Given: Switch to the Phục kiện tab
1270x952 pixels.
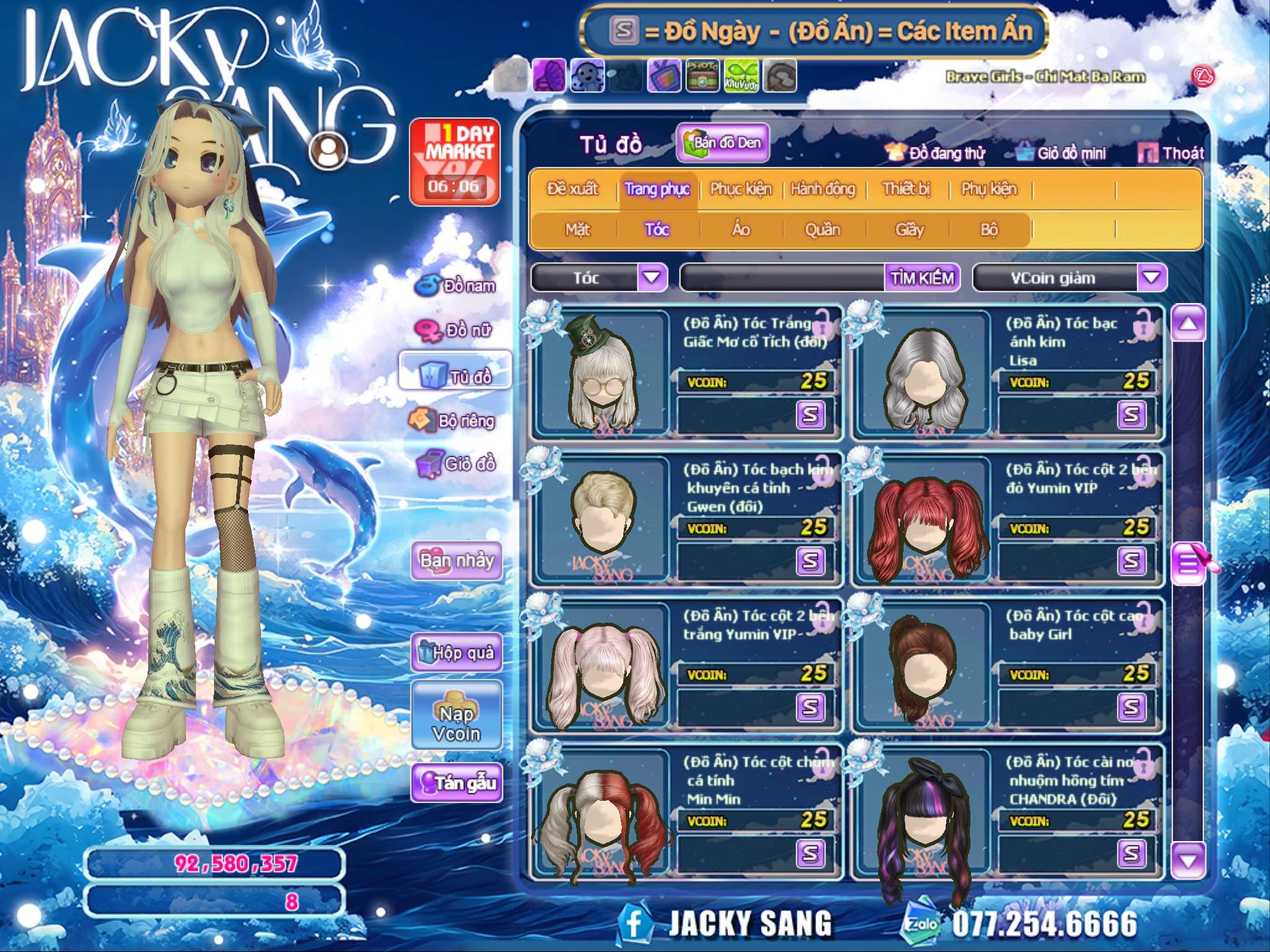Looking at the screenshot, I should click(x=740, y=189).
